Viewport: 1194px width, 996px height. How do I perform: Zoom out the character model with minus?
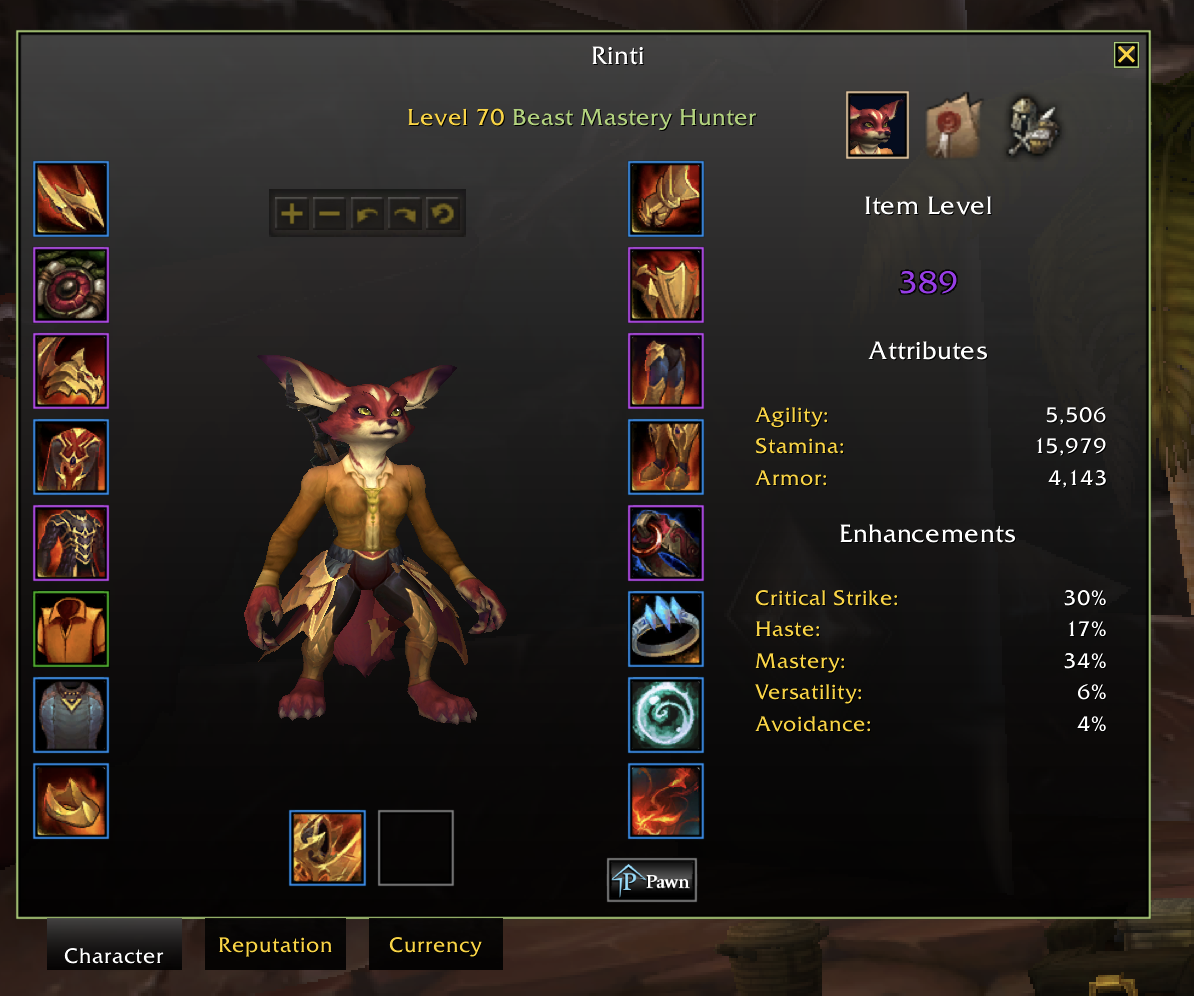click(x=328, y=213)
